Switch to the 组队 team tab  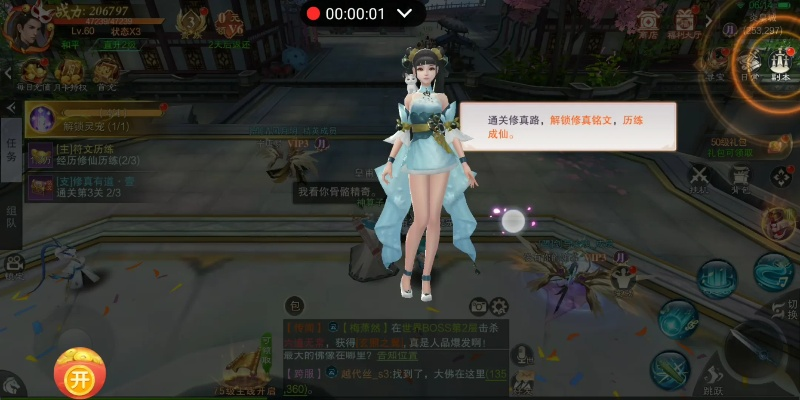(x=11, y=215)
